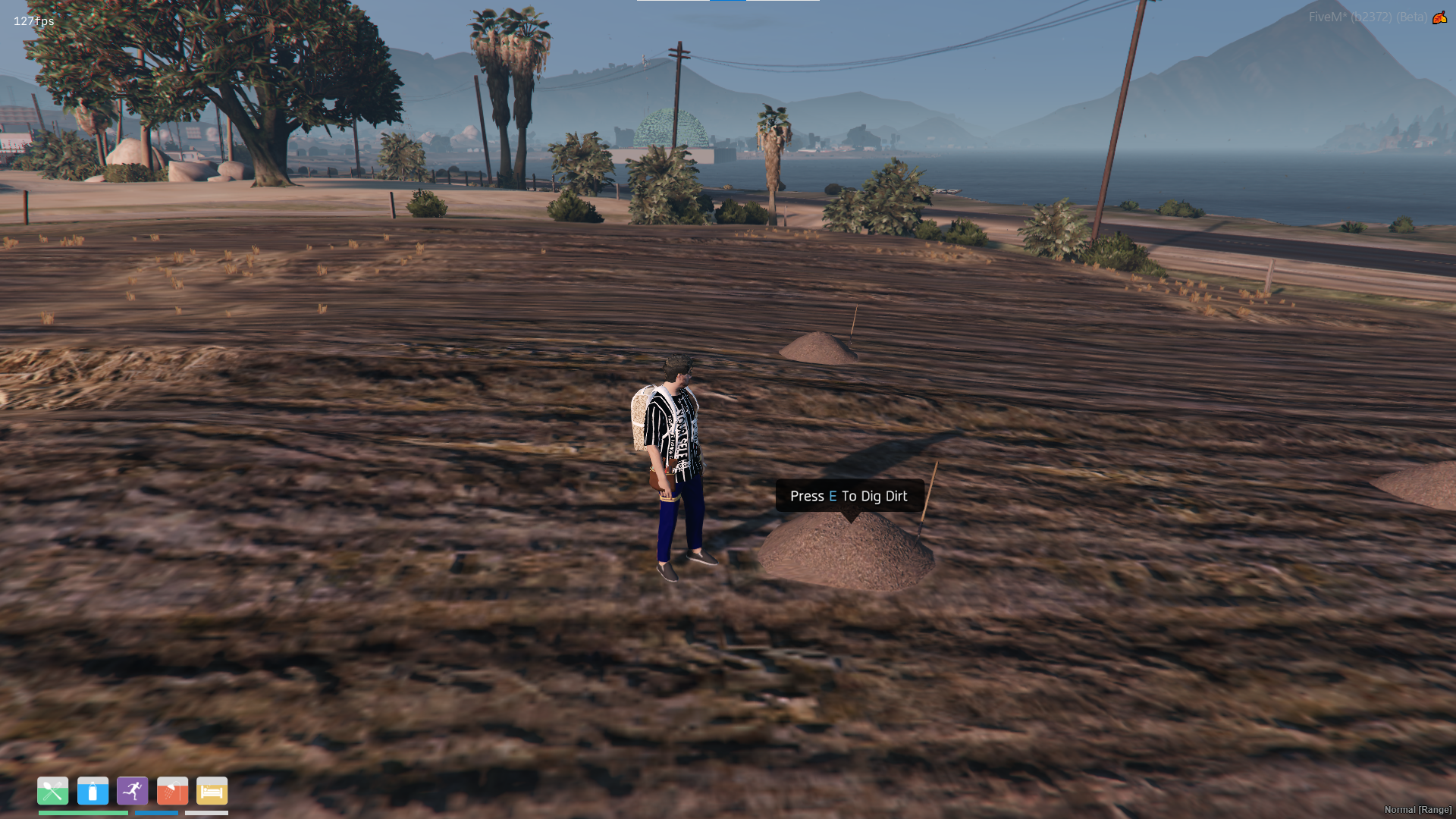Image resolution: width=1456 pixels, height=819 pixels.
Task: Select the orange shower hygiene icon
Action: (x=172, y=791)
